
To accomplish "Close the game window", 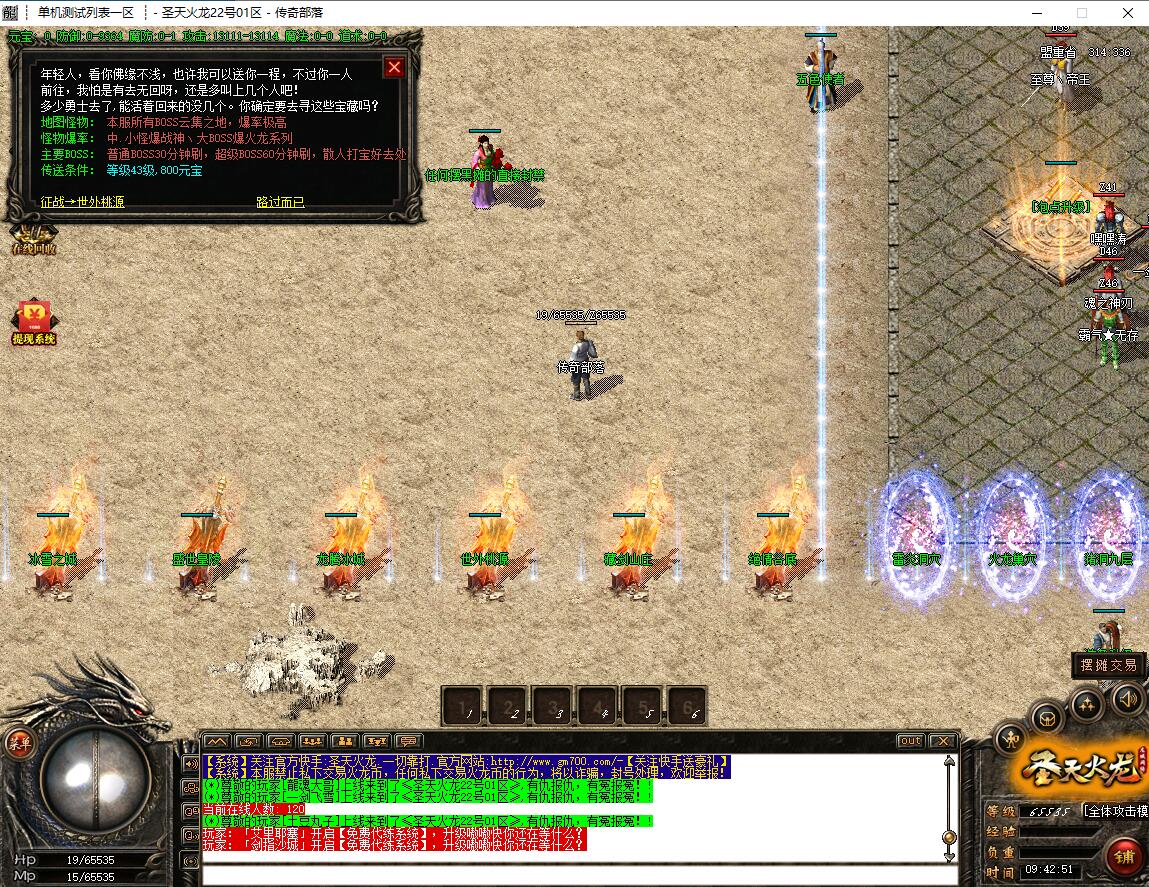I will pyautogui.click(x=1127, y=12).
